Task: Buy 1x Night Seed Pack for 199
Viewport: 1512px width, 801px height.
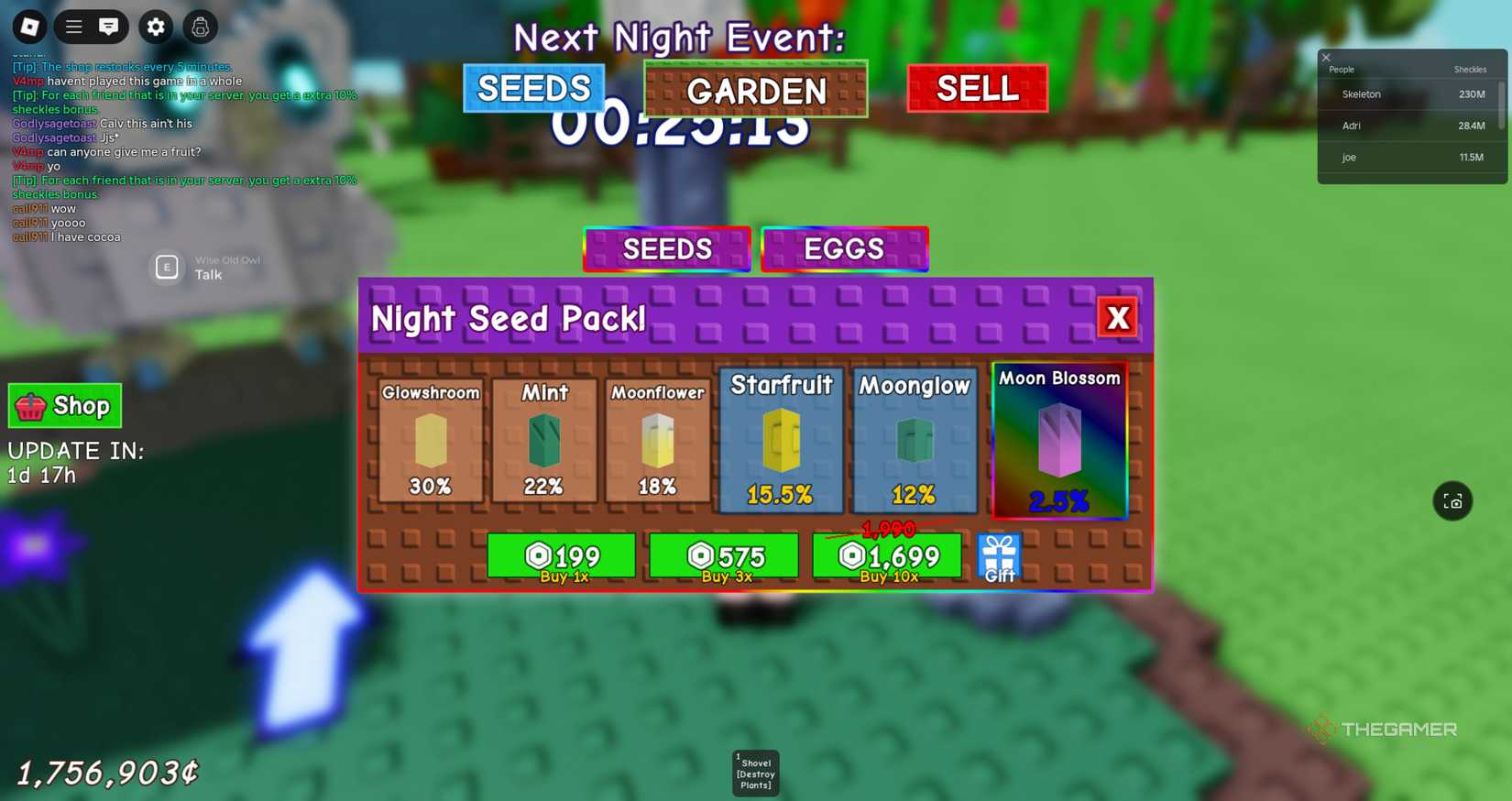Action: click(562, 555)
